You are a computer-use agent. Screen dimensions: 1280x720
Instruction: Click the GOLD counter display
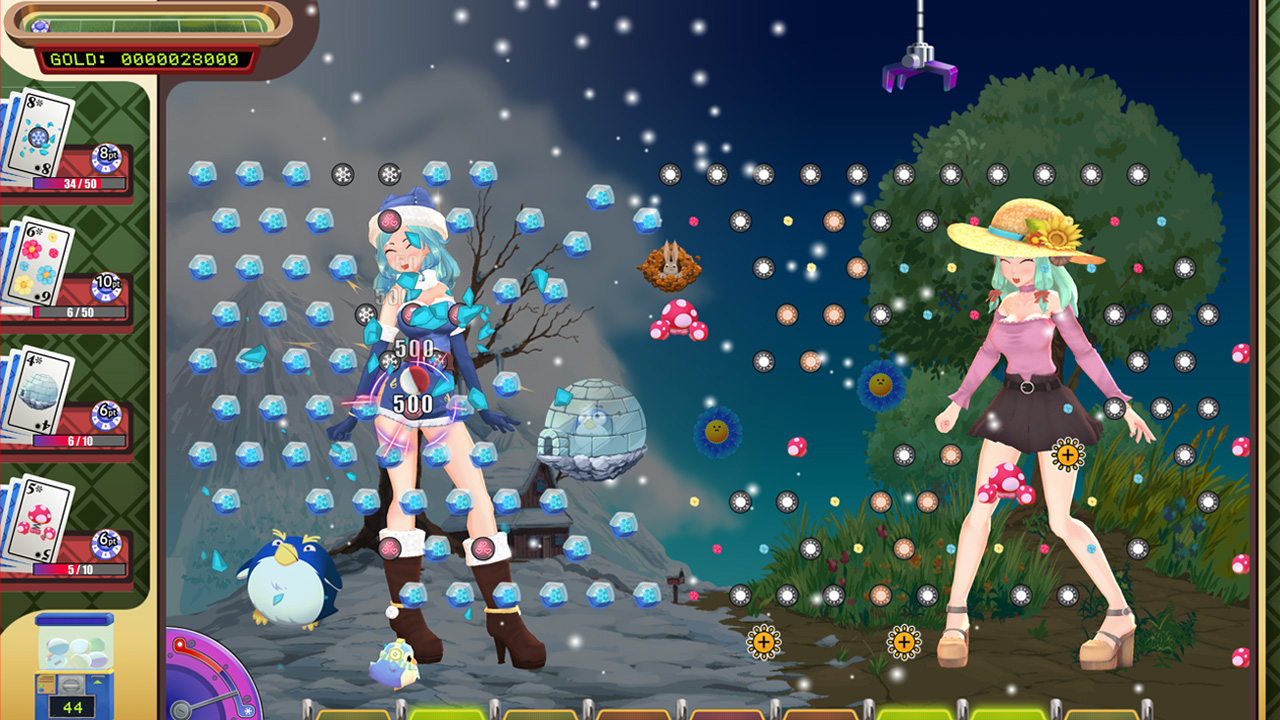click(148, 58)
